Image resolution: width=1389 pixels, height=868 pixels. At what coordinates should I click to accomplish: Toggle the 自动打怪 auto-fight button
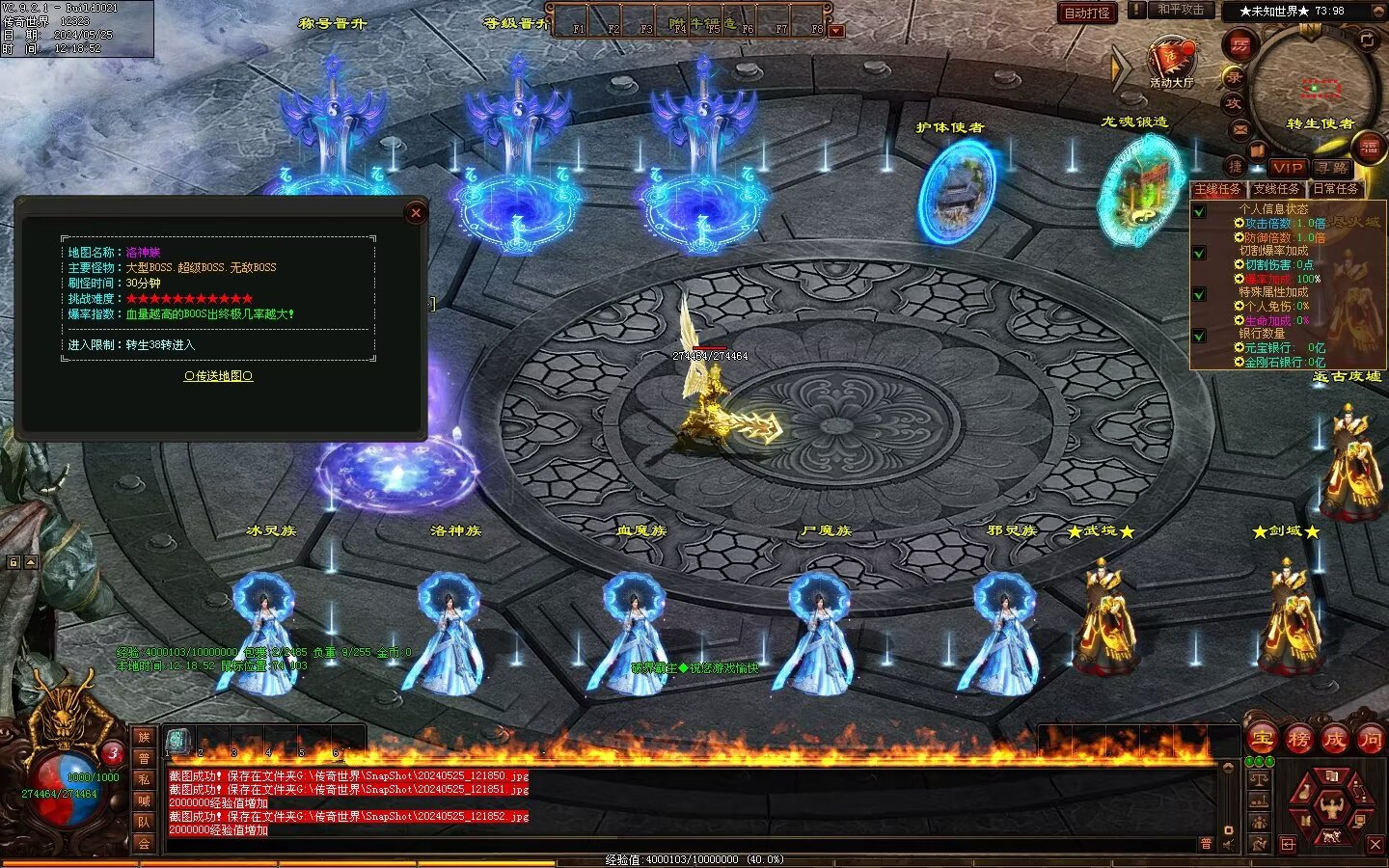click(x=1087, y=13)
